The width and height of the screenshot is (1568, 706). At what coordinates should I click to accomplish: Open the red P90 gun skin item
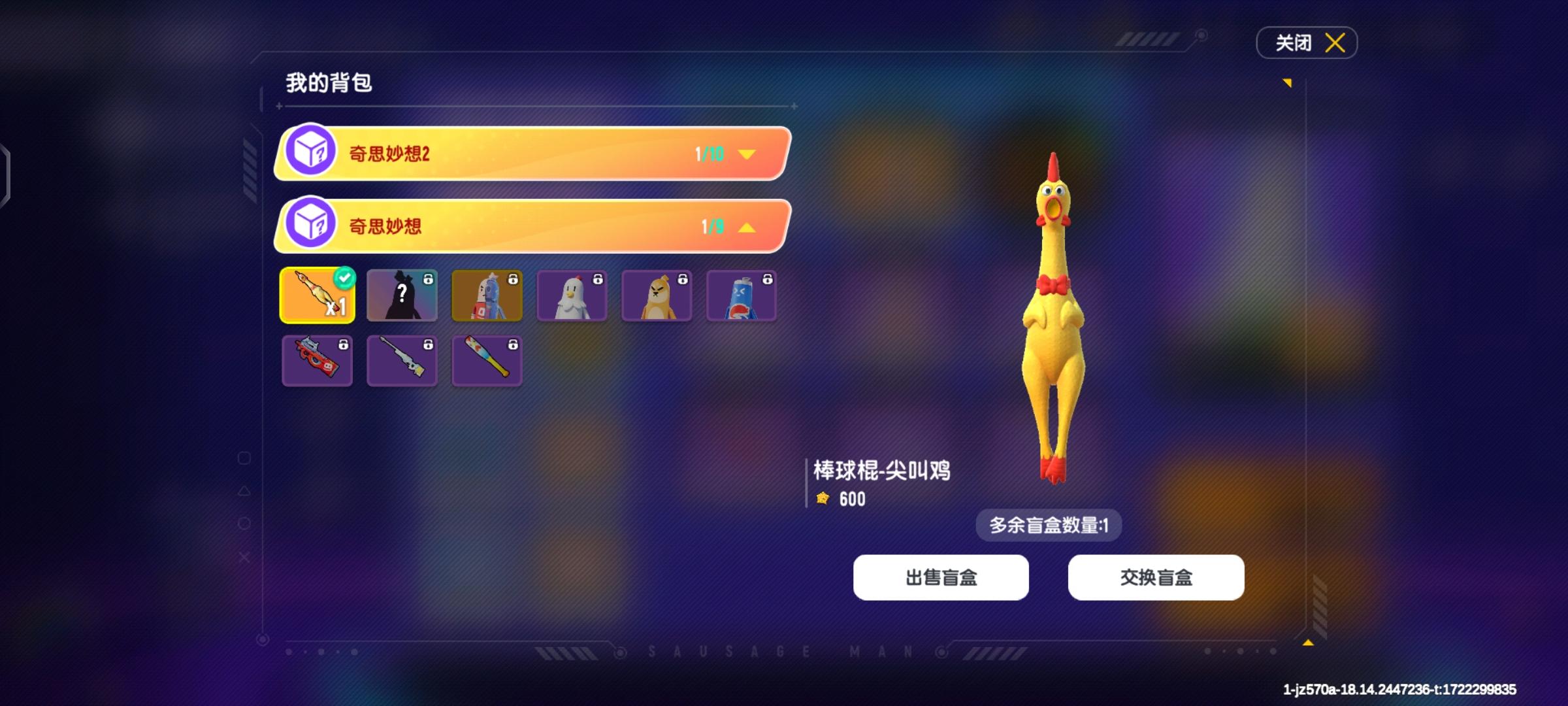point(317,361)
